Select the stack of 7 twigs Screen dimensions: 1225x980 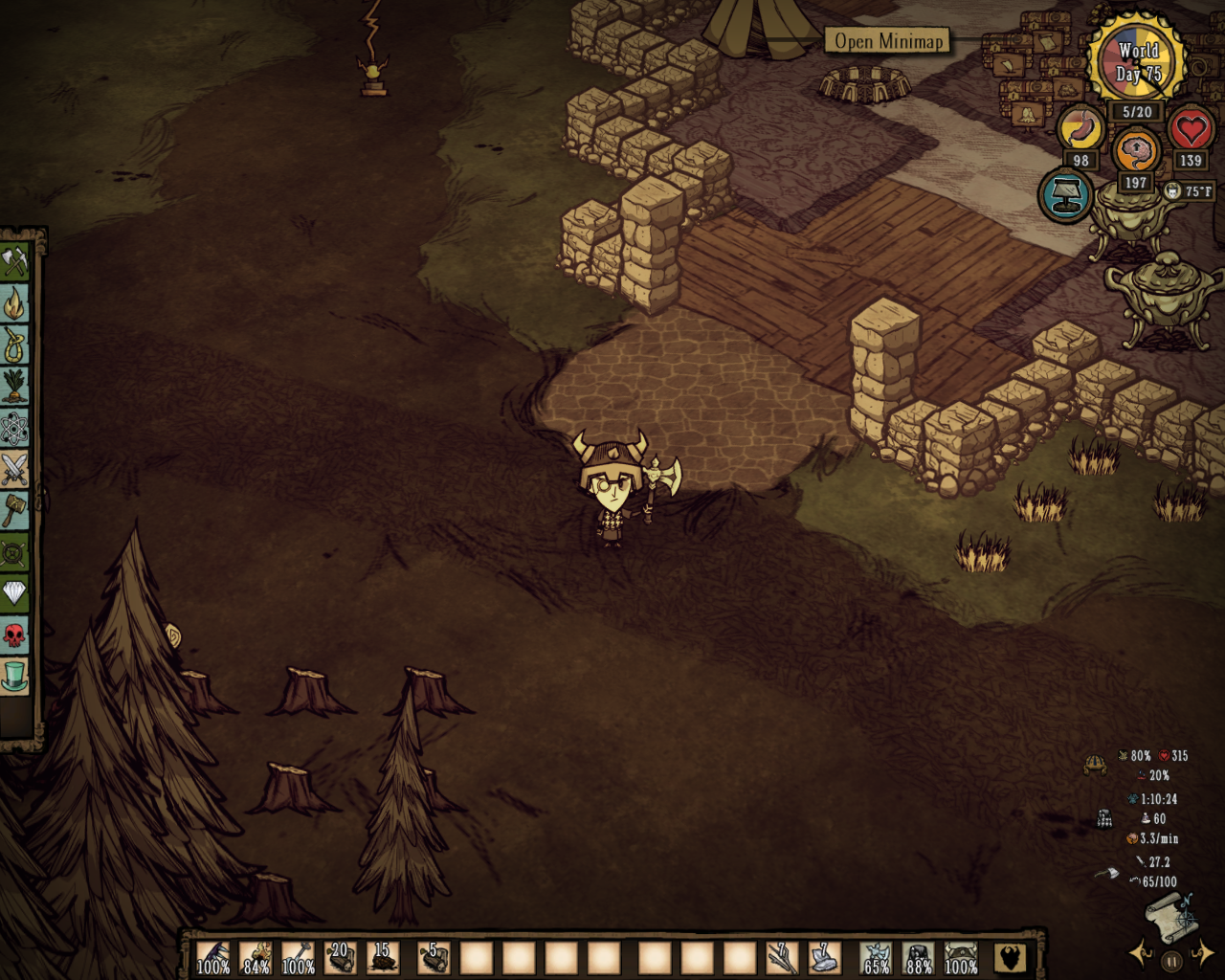pyautogui.click(x=782, y=957)
